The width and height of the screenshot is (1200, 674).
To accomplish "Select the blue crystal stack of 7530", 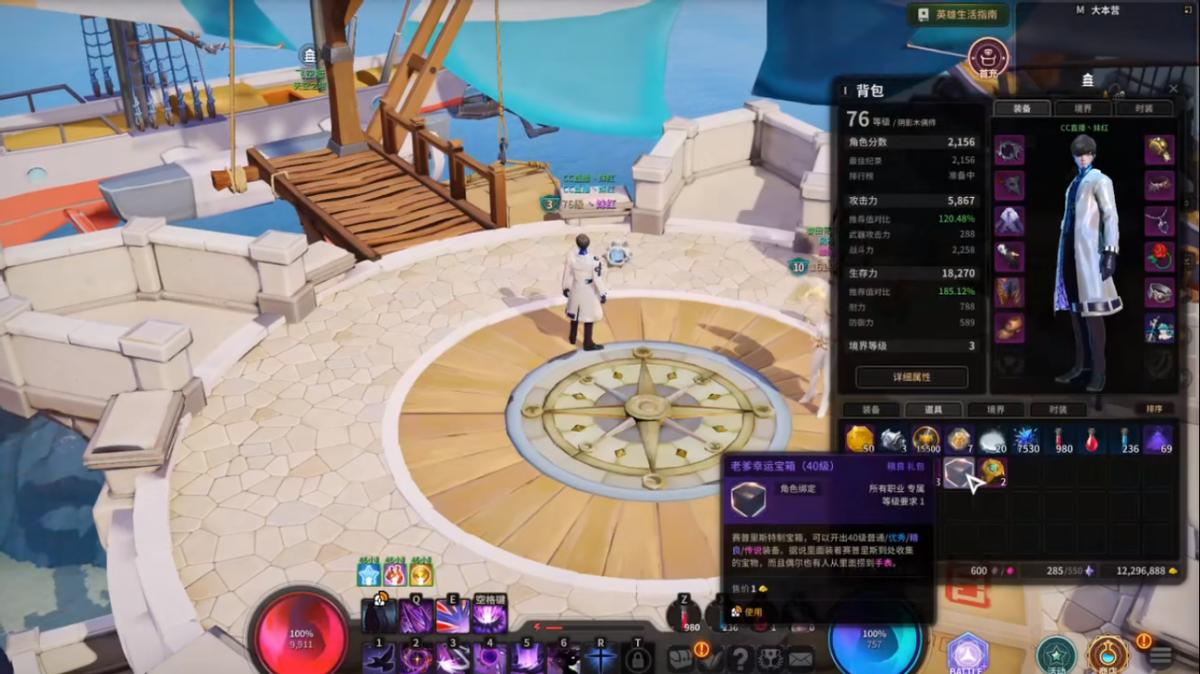I will [x=1027, y=439].
